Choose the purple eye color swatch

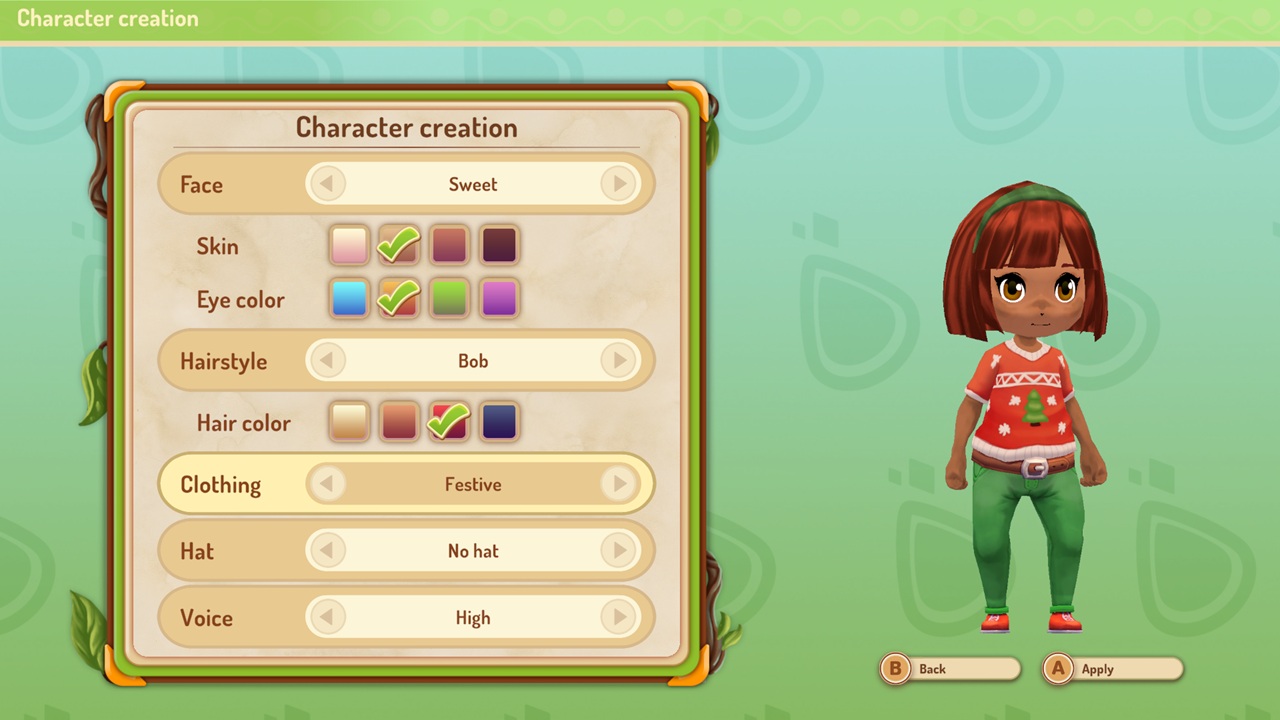pyautogui.click(x=498, y=299)
